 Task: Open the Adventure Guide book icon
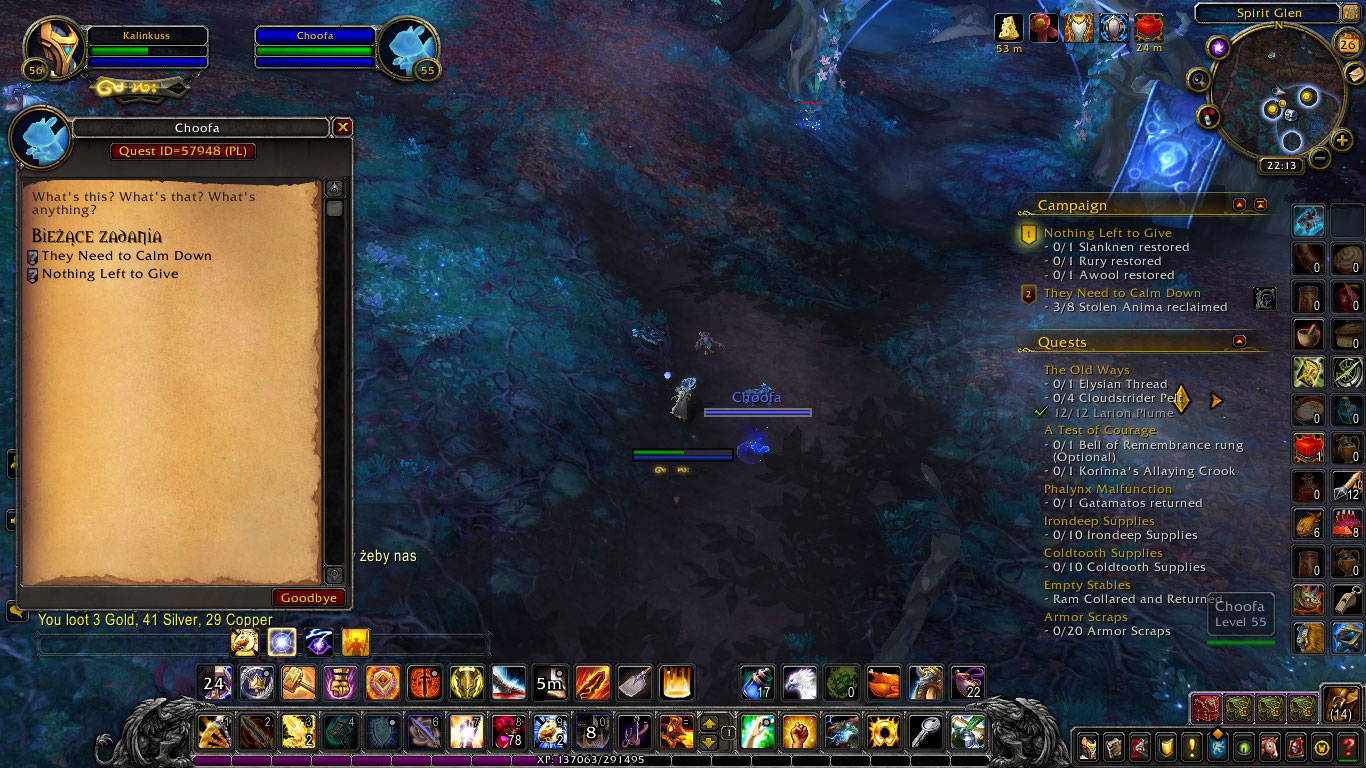(x=1295, y=748)
